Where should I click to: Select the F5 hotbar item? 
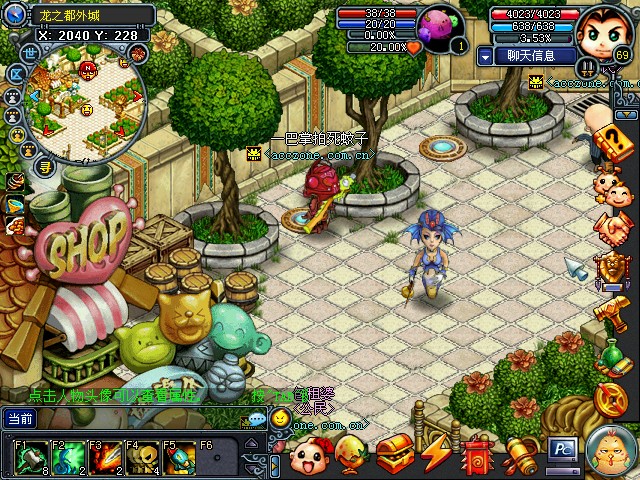pyautogui.click(x=181, y=459)
